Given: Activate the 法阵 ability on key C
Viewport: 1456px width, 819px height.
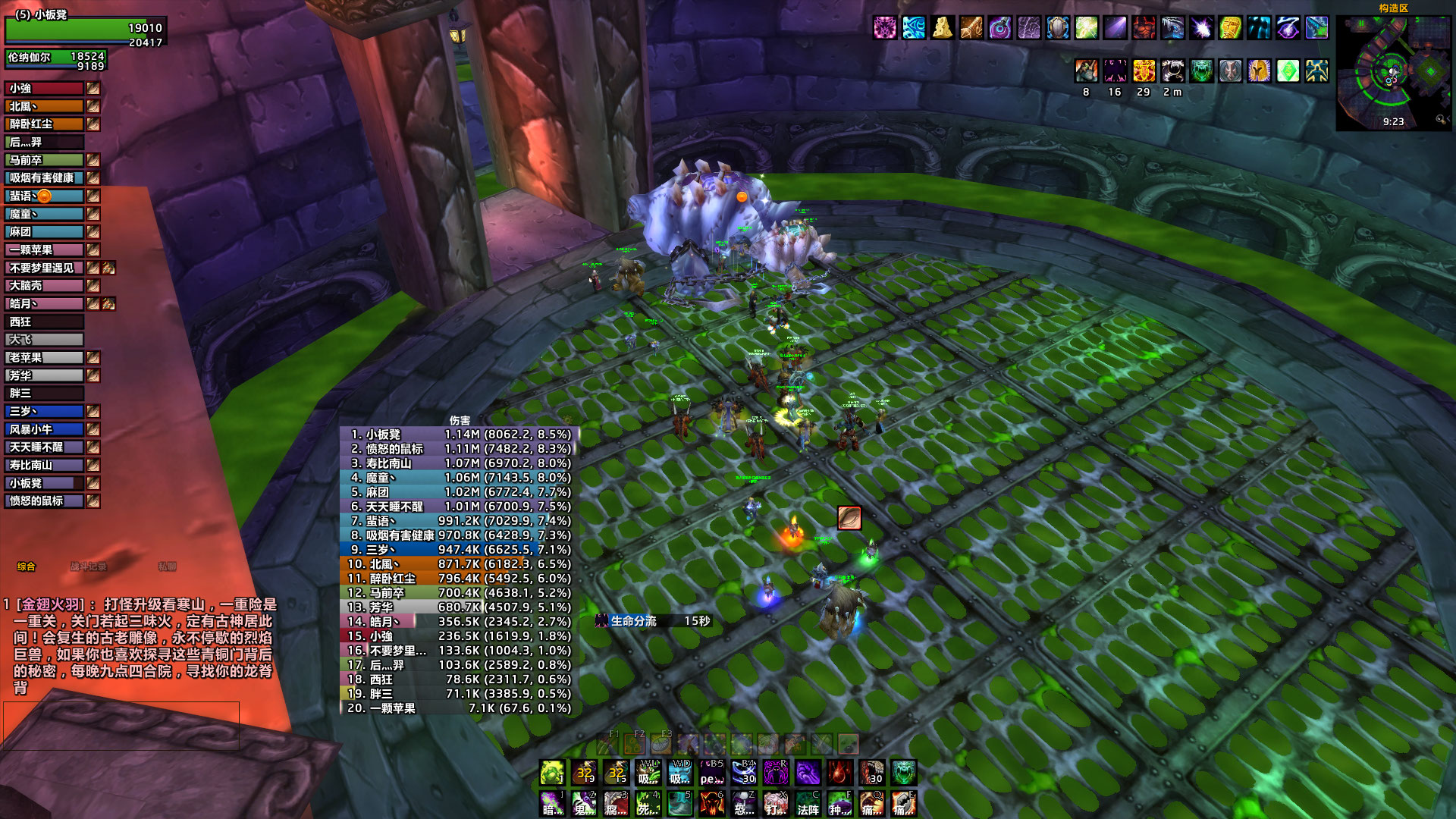Looking at the screenshot, I should coord(808,804).
